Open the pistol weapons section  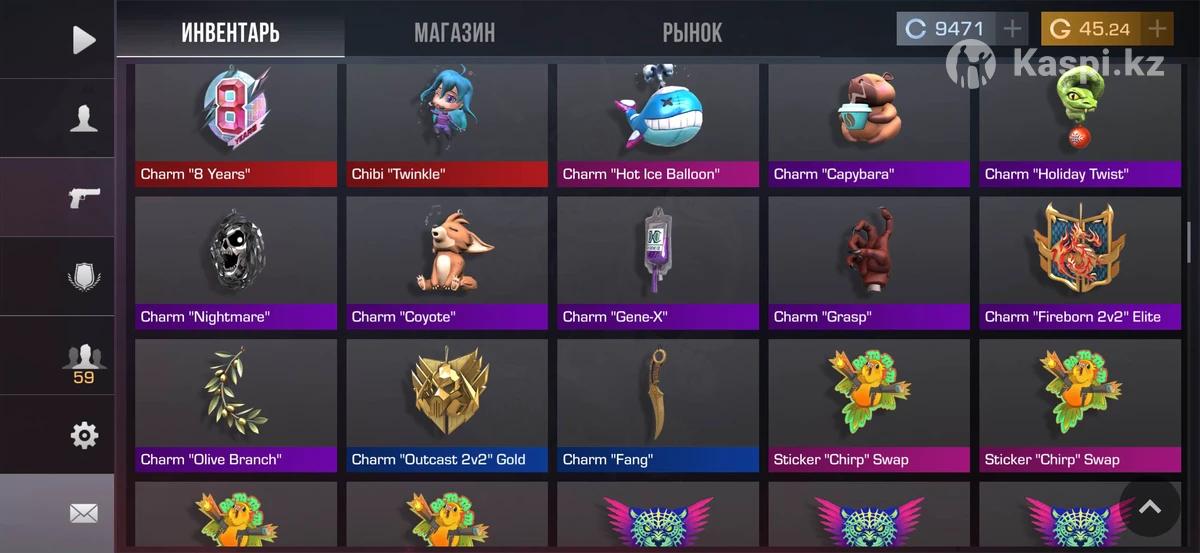[84, 197]
